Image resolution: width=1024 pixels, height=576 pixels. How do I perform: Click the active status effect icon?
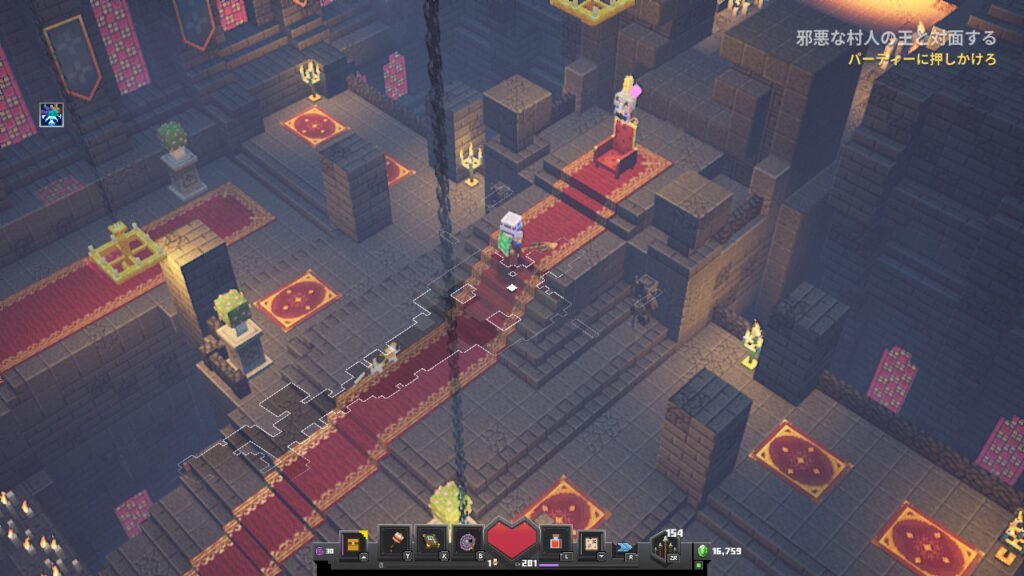click(52, 115)
